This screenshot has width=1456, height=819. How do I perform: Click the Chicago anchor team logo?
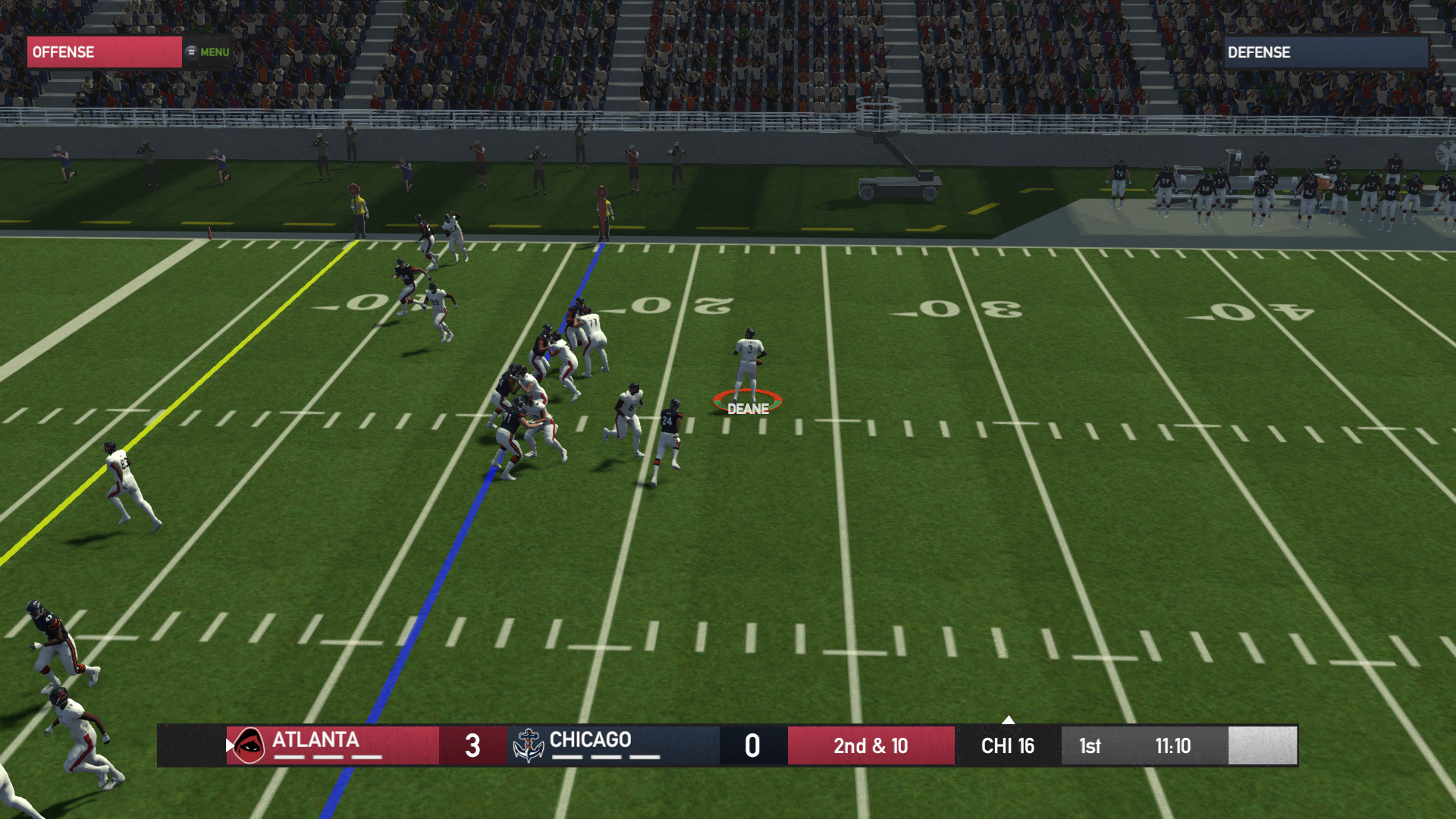[x=529, y=745]
